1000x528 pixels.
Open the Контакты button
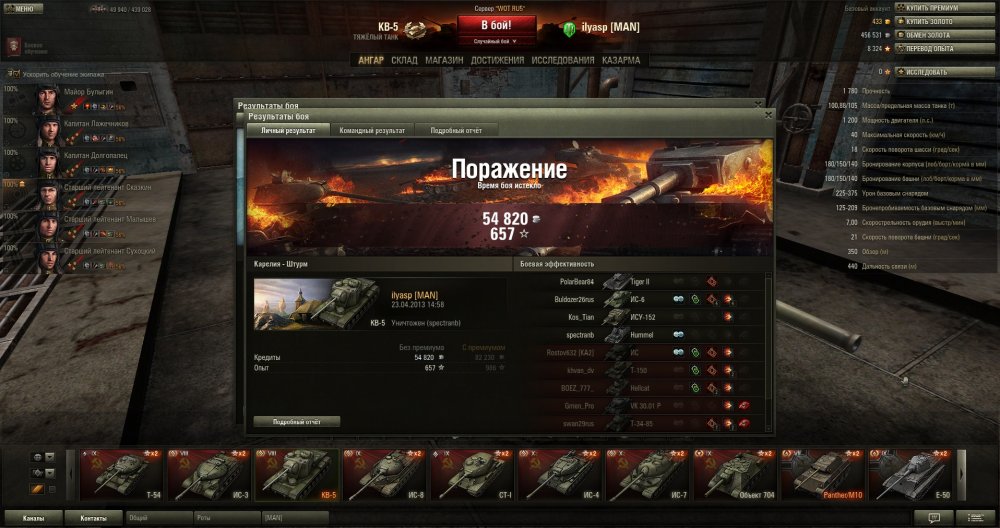pyautogui.click(x=94, y=519)
